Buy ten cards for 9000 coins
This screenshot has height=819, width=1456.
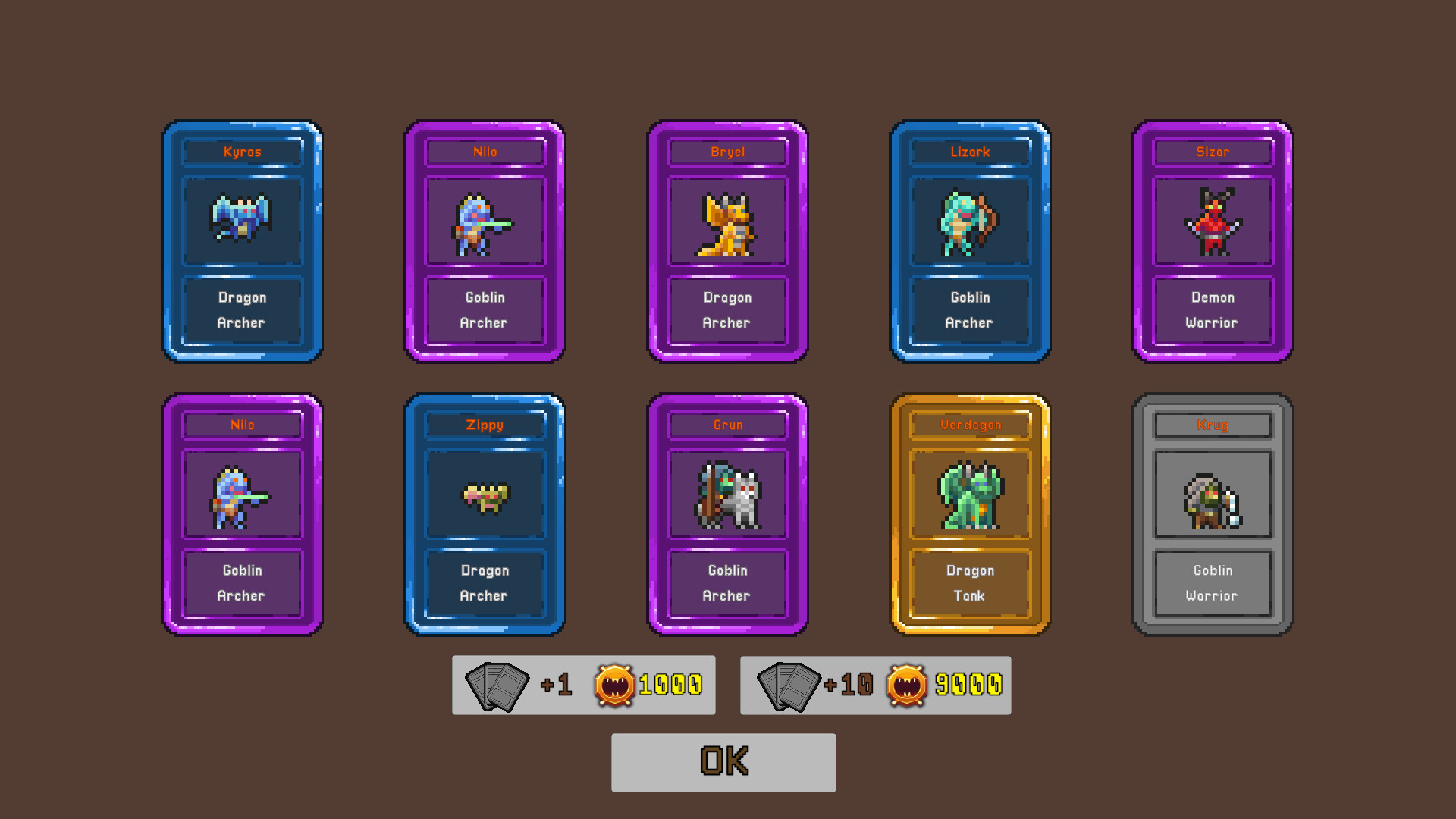(x=876, y=685)
